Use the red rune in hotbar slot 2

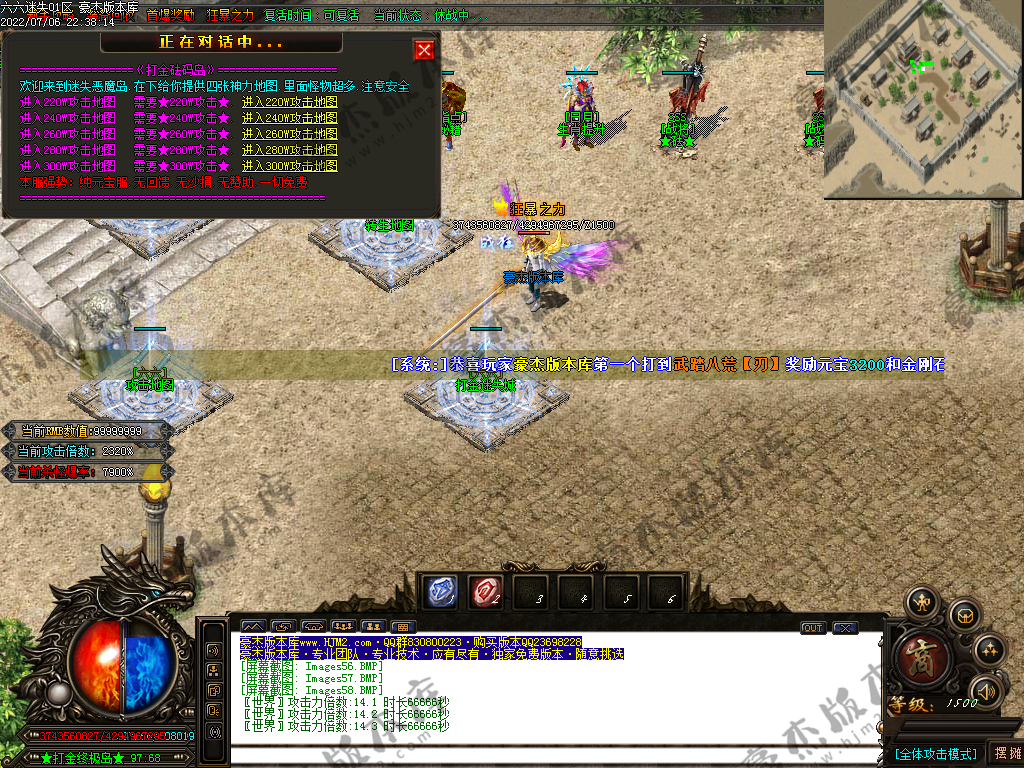(484, 591)
